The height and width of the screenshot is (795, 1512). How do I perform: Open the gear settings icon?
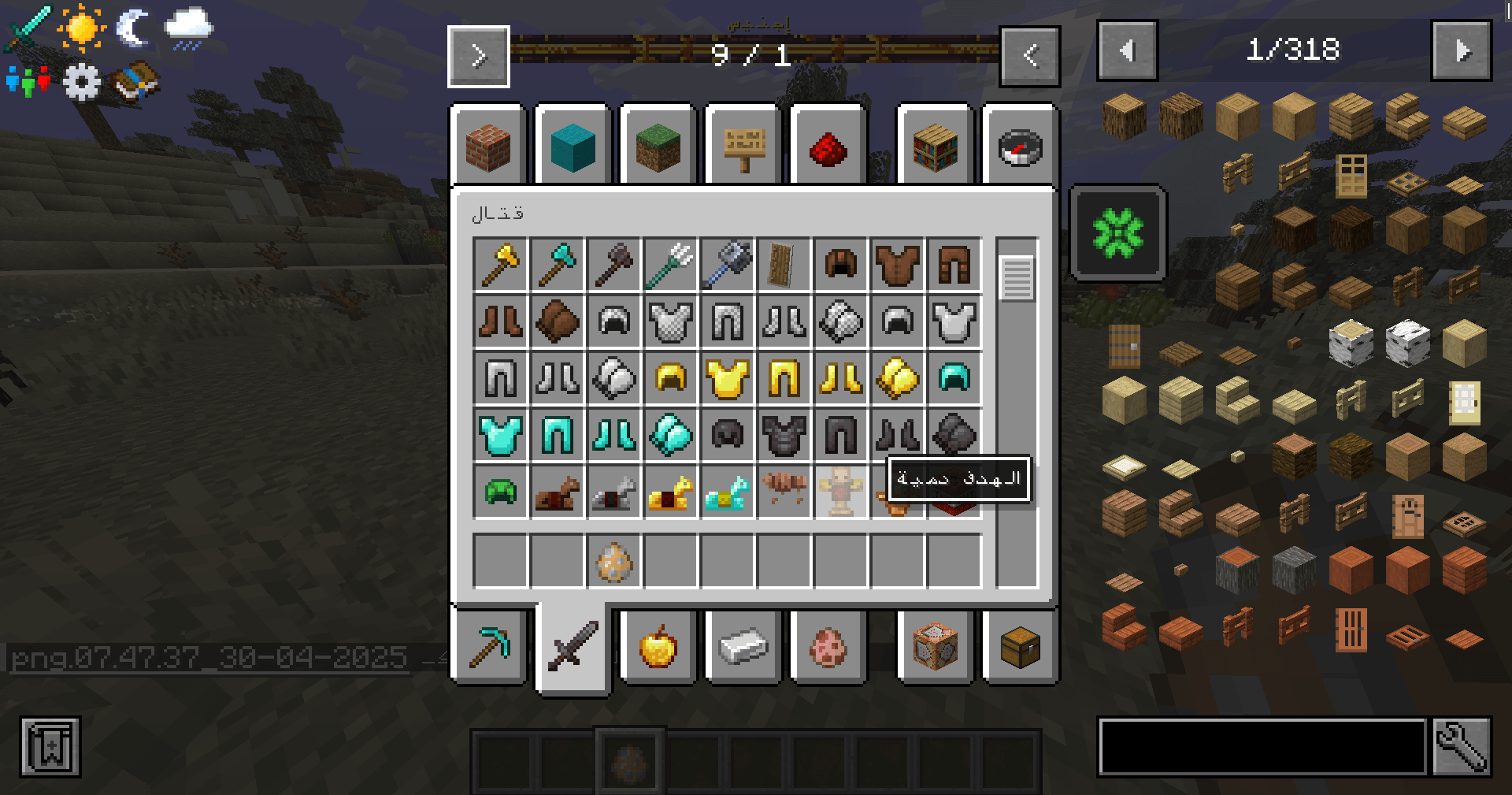pos(81,82)
